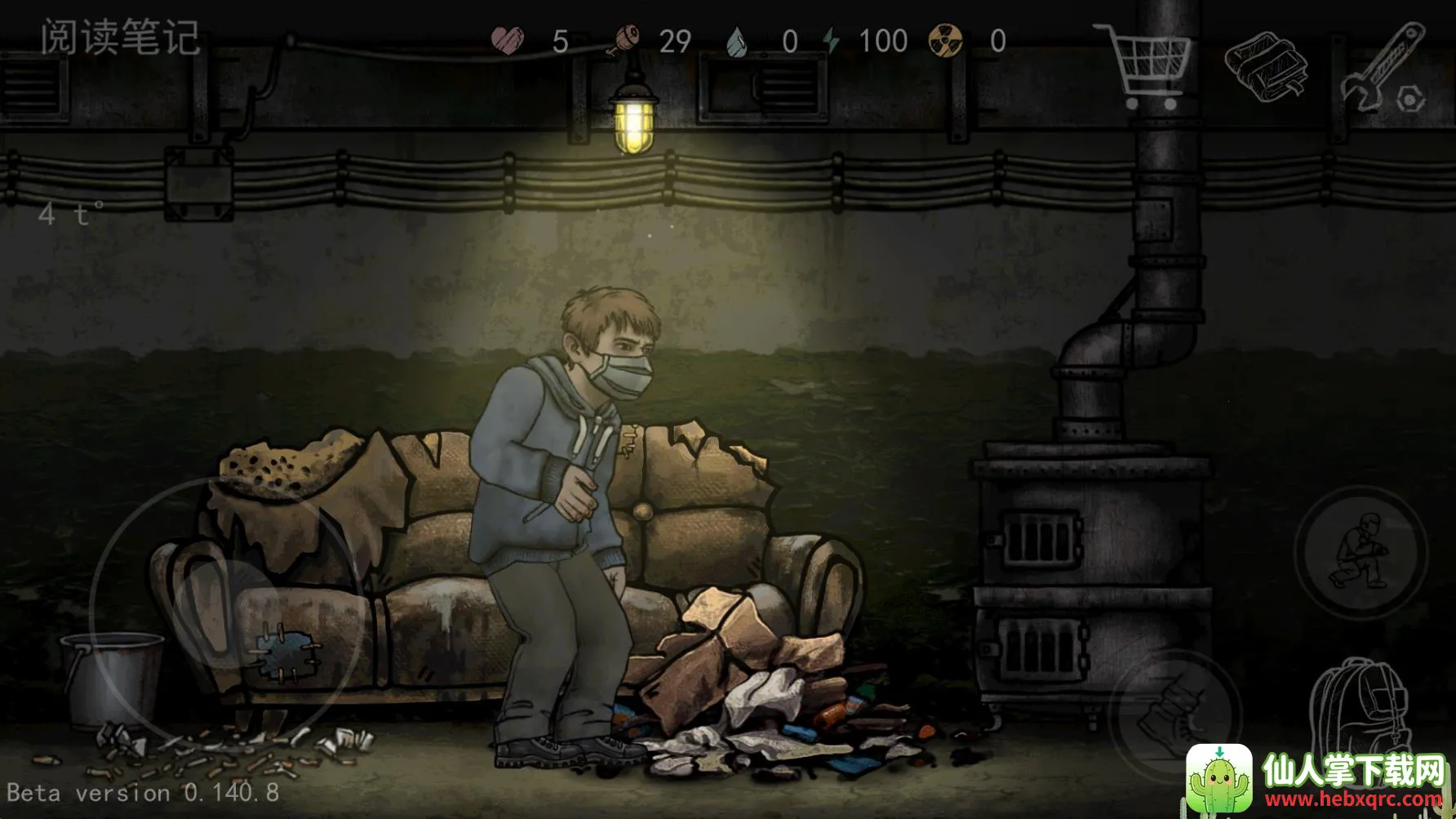Open the shopping cart store
The height and width of the screenshot is (819, 1456).
1147,65
